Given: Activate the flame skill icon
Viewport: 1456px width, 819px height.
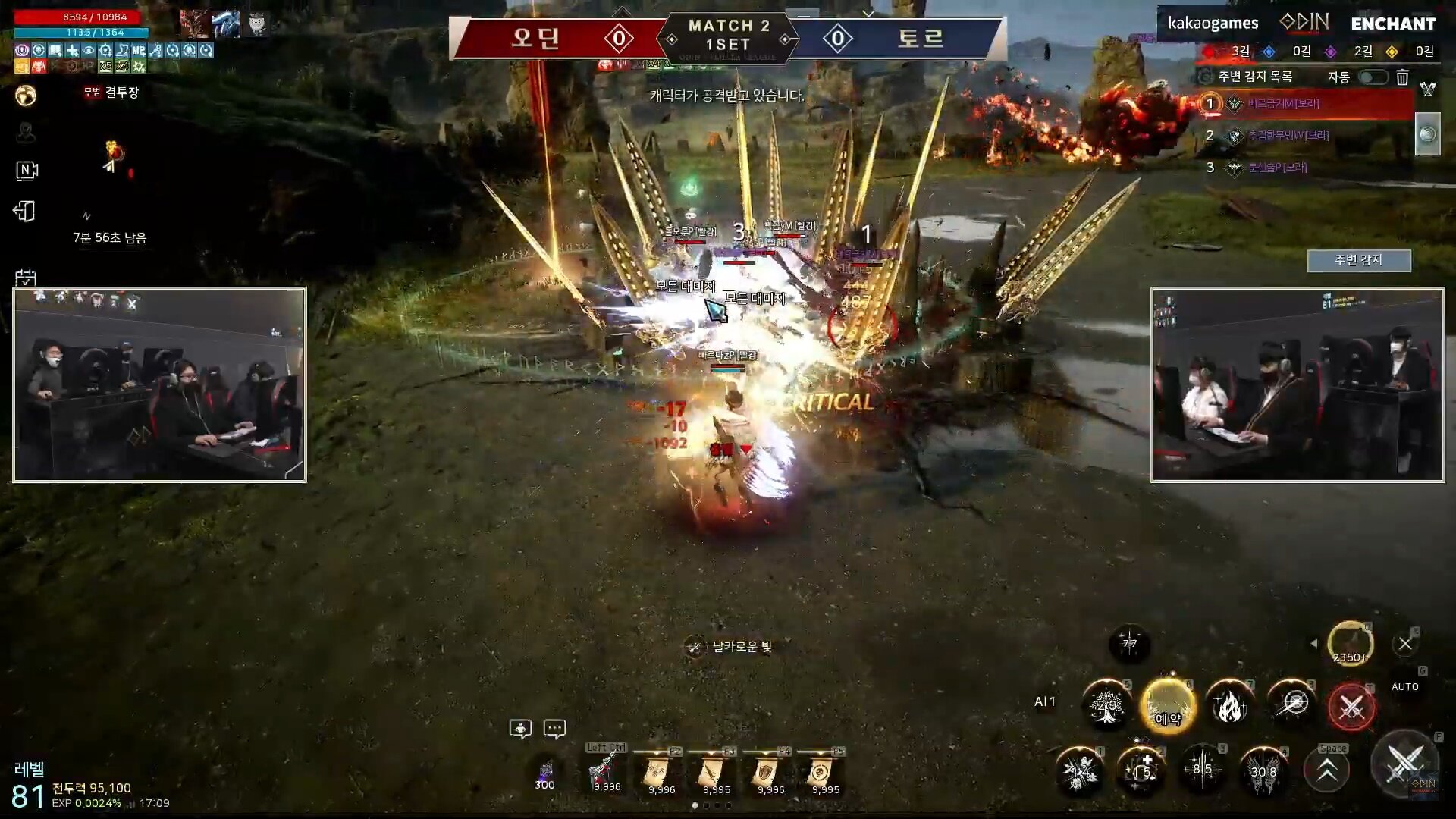Looking at the screenshot, I should click(1228, 705).
